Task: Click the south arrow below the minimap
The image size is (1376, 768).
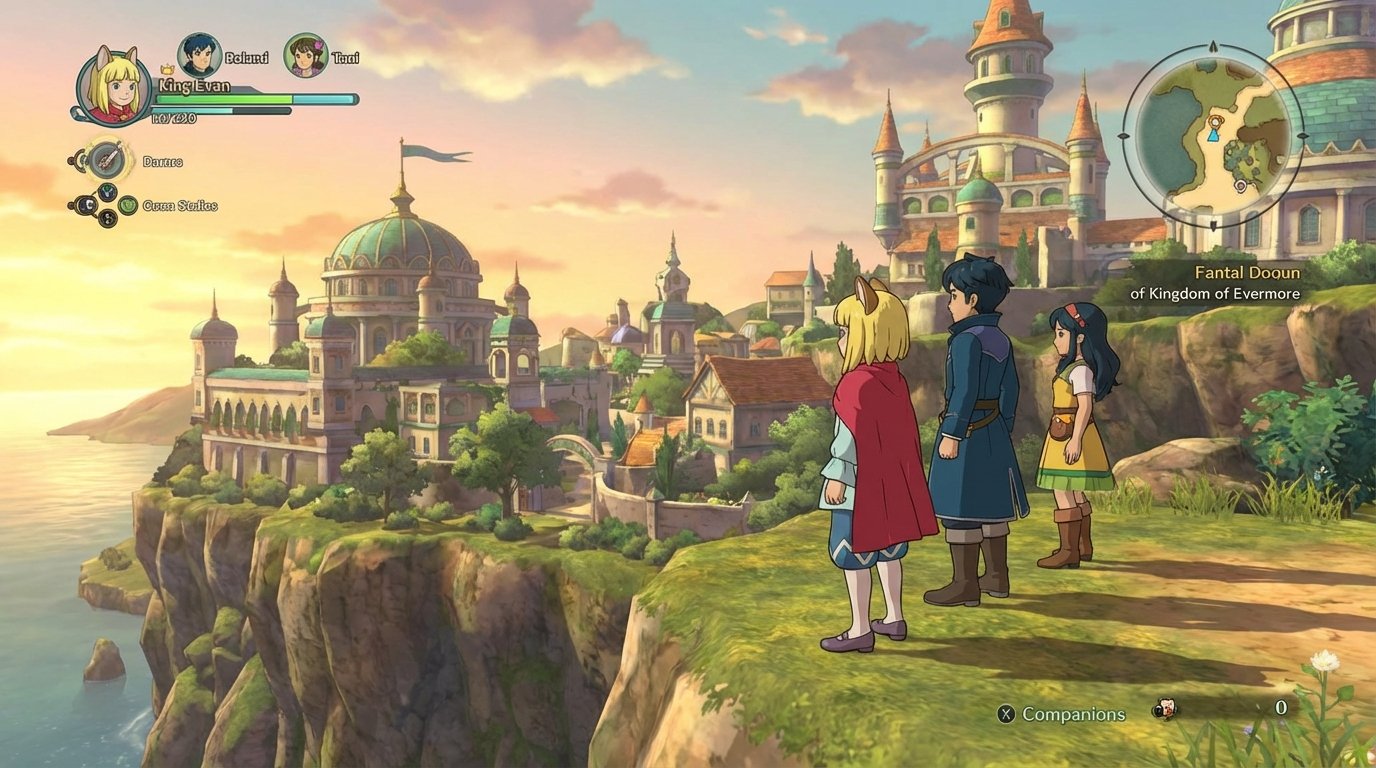Action: coord(1213,226)
